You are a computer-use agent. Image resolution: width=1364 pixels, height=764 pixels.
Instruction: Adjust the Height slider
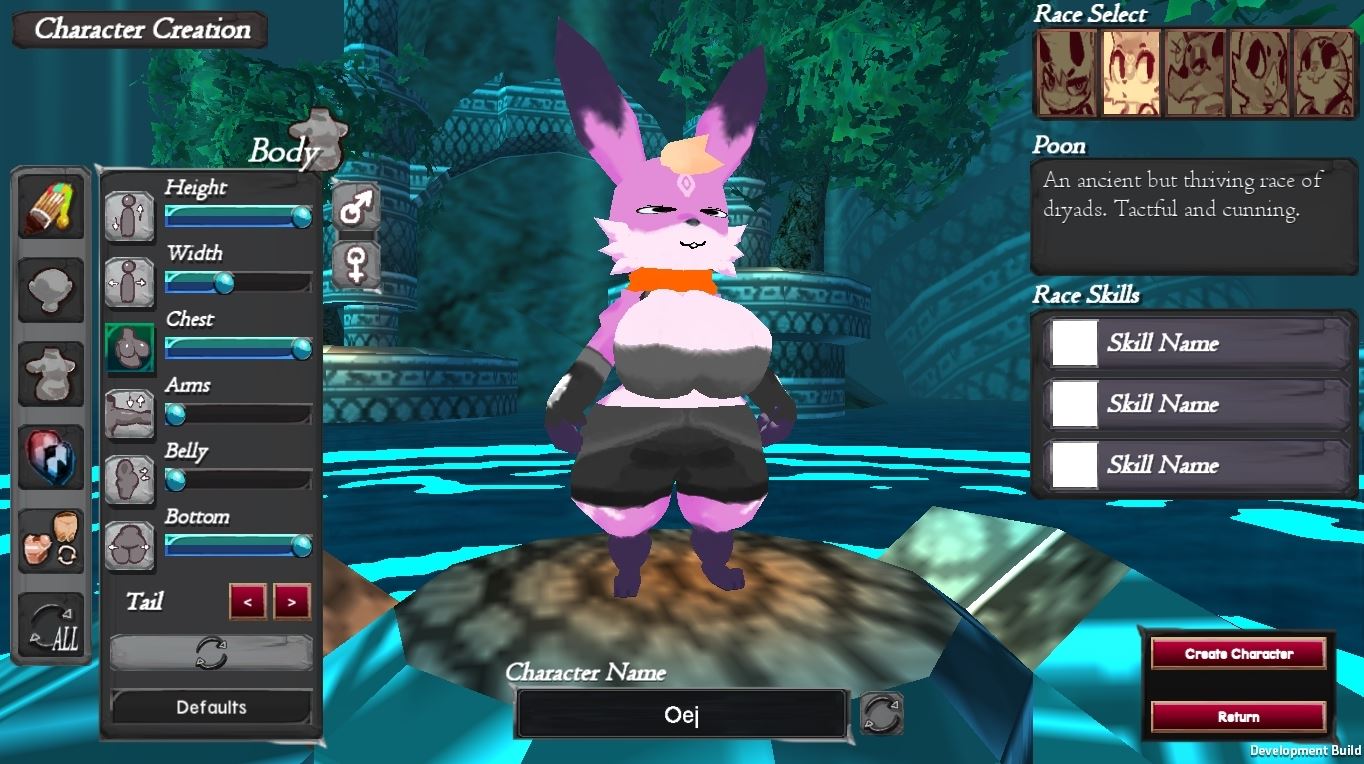point(238,217)
